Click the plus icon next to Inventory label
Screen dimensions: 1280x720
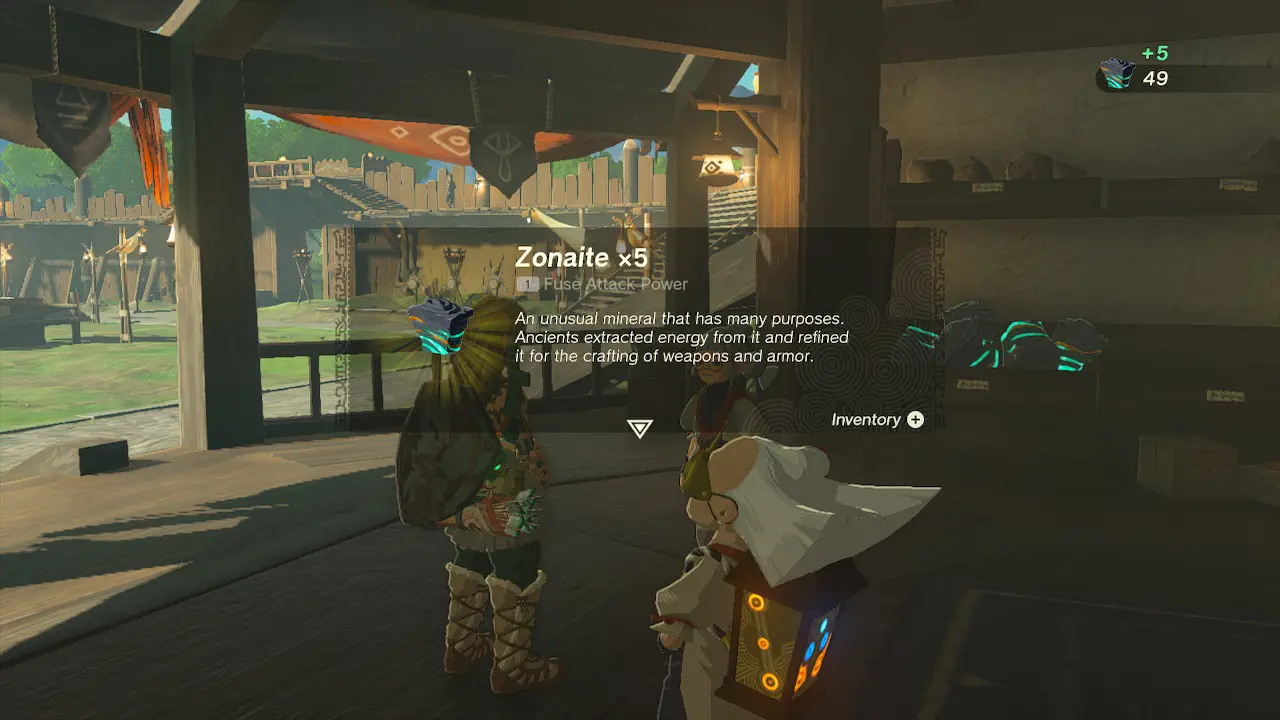tap(914, 420)
